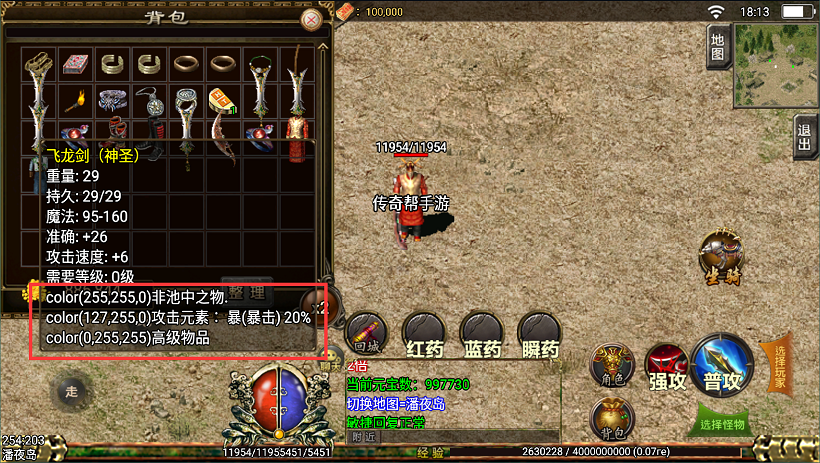
Task: Toggle the backpack (背包) bag icon
Action: pos(611,418)
